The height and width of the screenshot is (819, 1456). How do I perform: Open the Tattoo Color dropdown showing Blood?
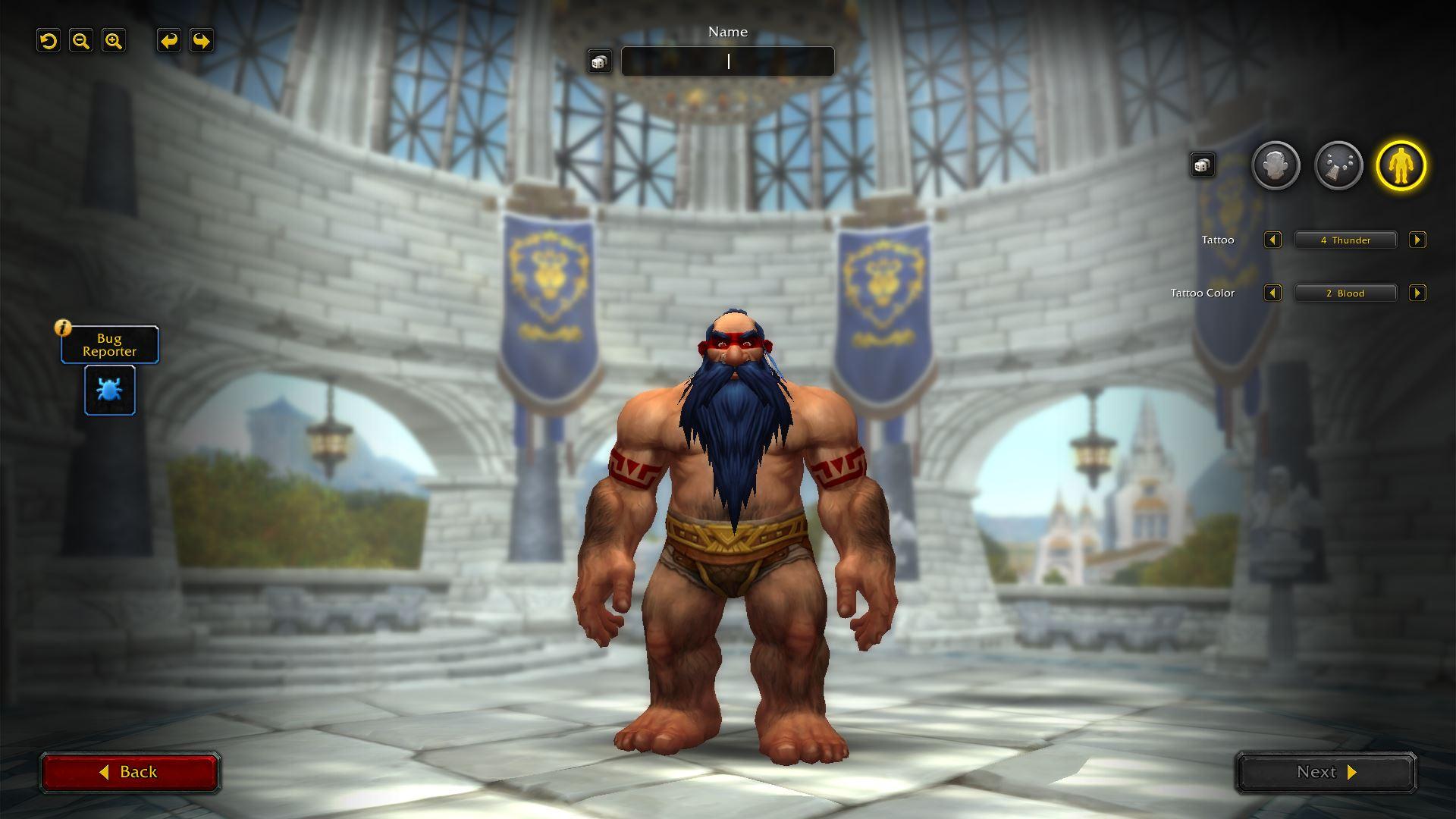click(x=1345, y=293)
